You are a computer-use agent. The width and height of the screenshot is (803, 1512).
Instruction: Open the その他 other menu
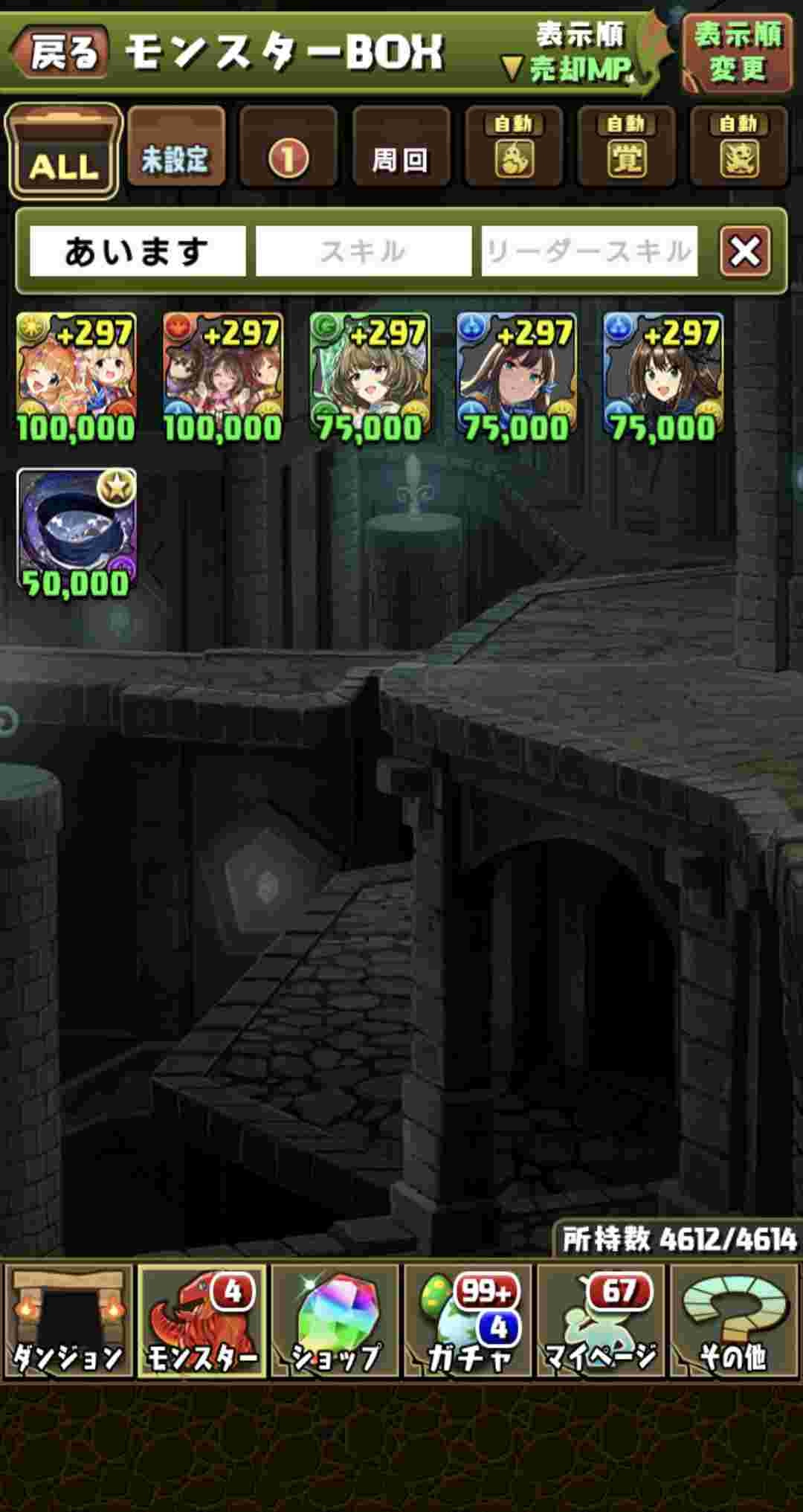point(734,1321)
